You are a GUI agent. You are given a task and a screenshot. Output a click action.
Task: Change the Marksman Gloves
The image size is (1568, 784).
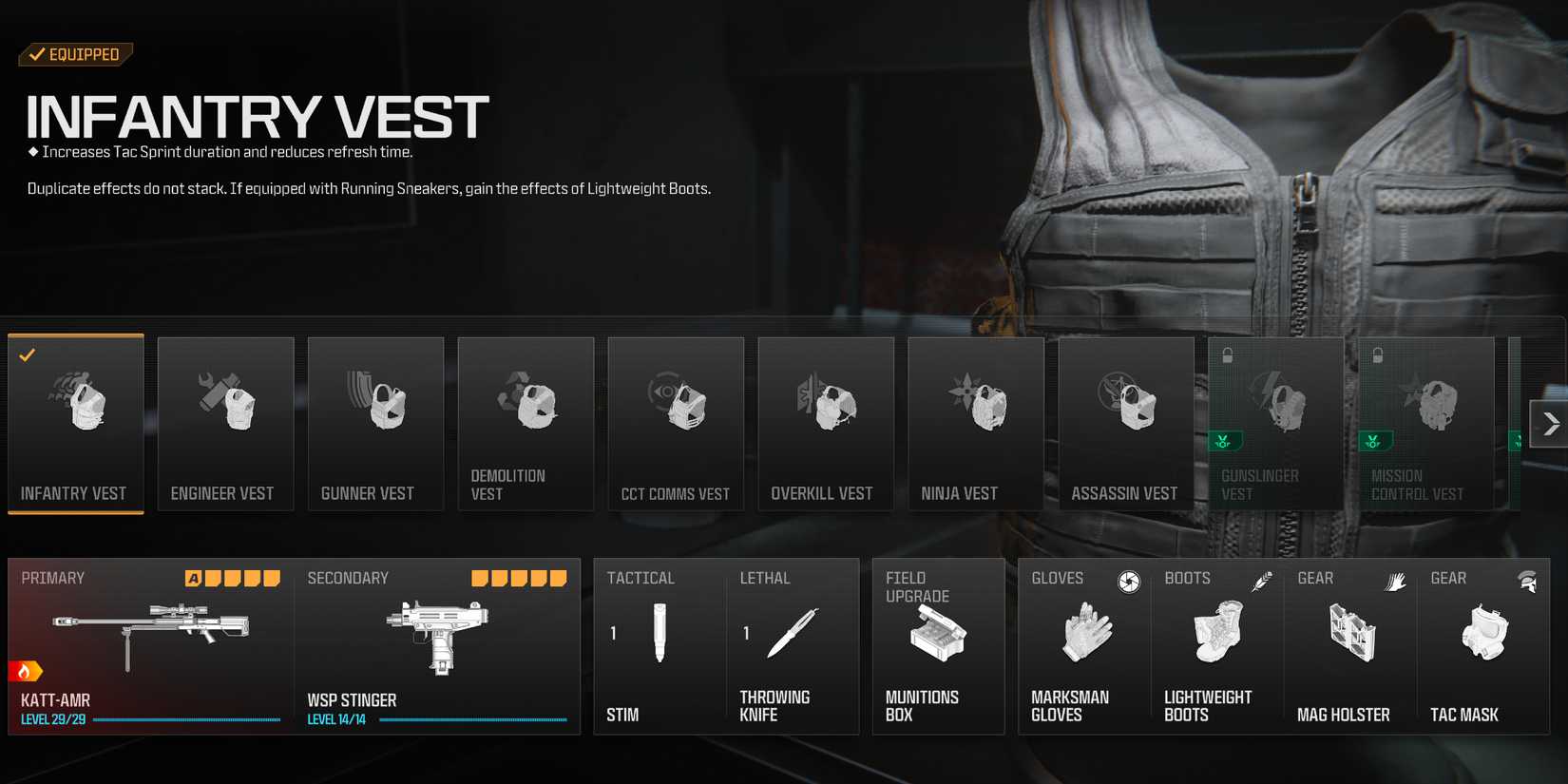[1083, 646]
